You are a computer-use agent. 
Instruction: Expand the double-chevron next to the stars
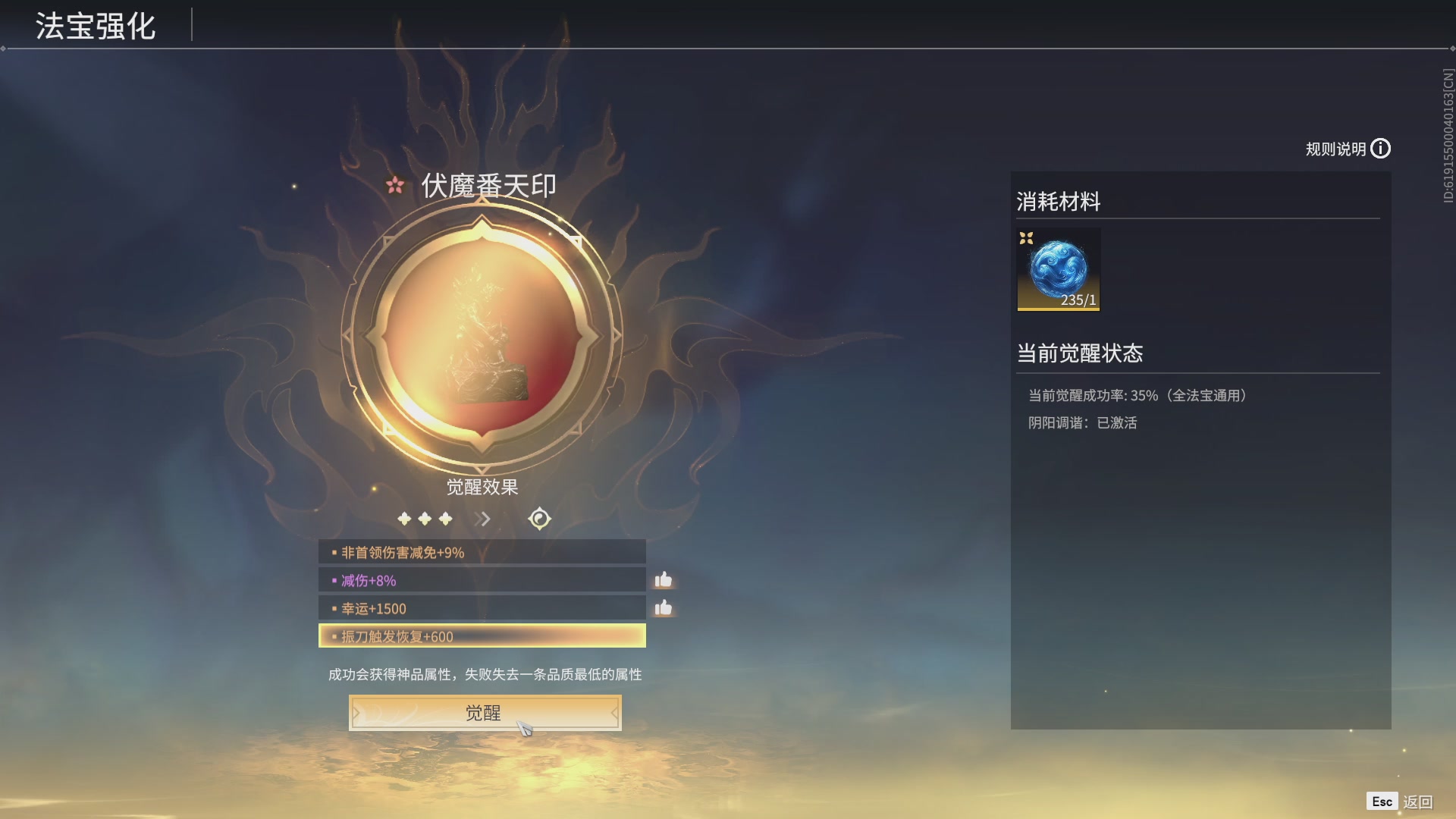481,519
